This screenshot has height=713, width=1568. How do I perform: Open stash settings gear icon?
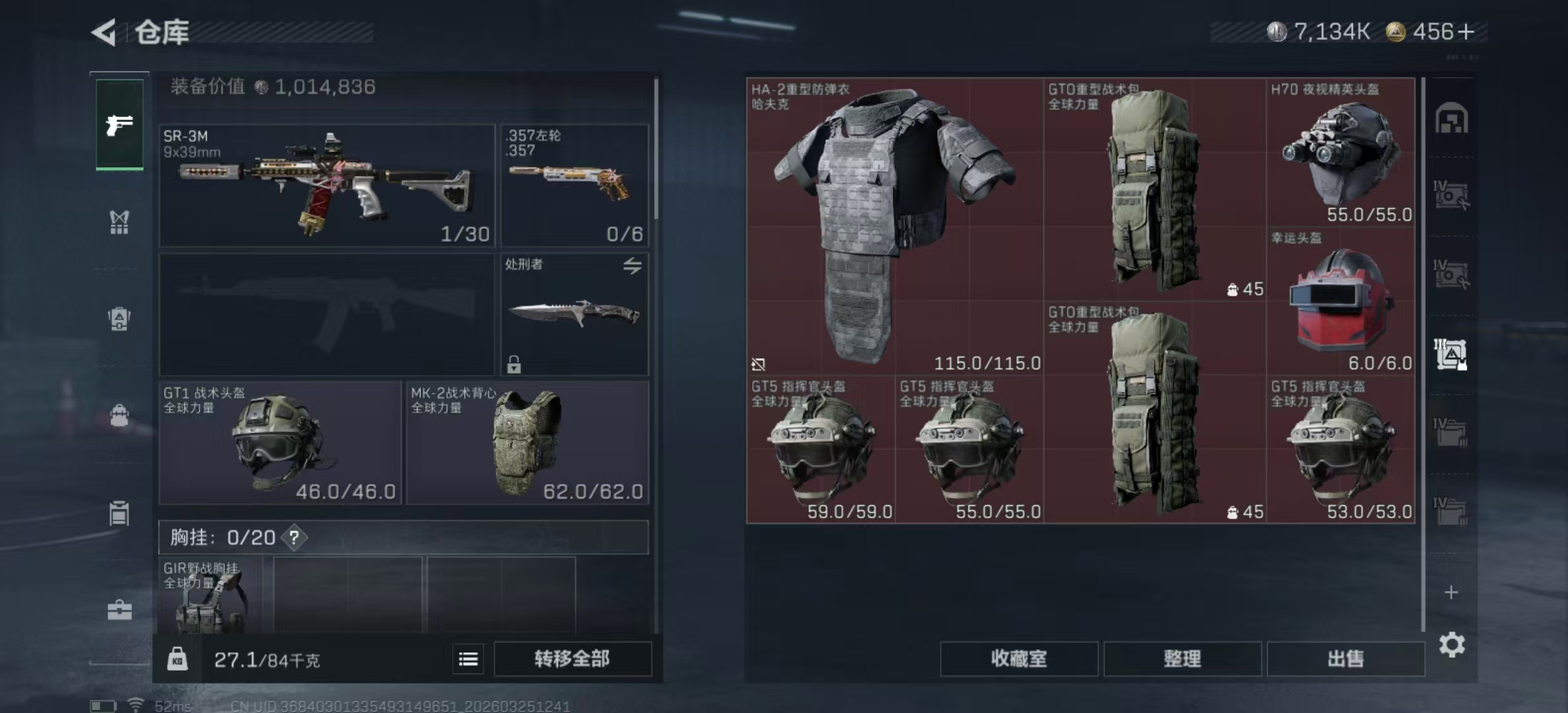tap(1451, 644)
